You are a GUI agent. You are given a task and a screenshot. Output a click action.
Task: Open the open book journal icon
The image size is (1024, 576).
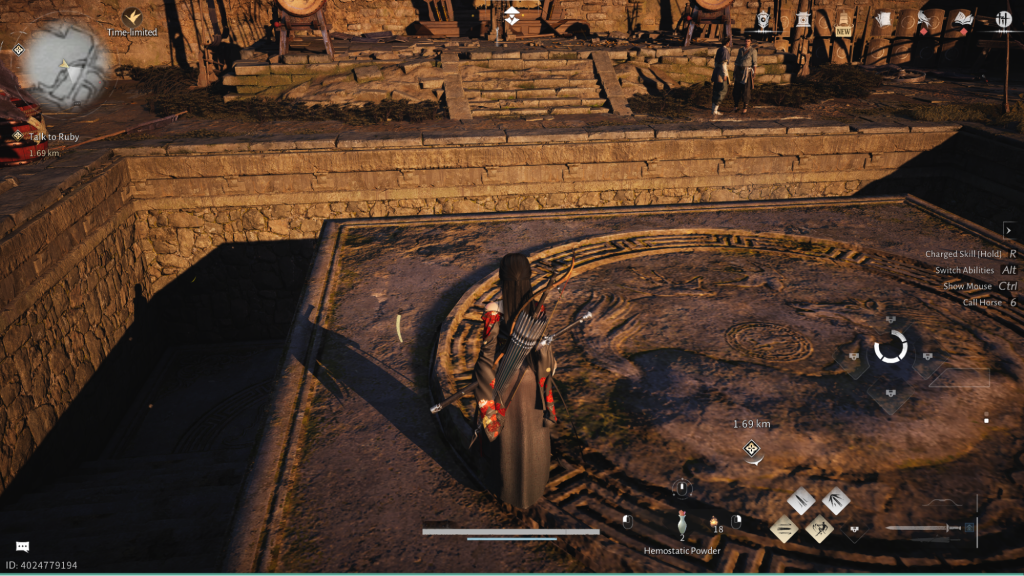tap(963, 18)
